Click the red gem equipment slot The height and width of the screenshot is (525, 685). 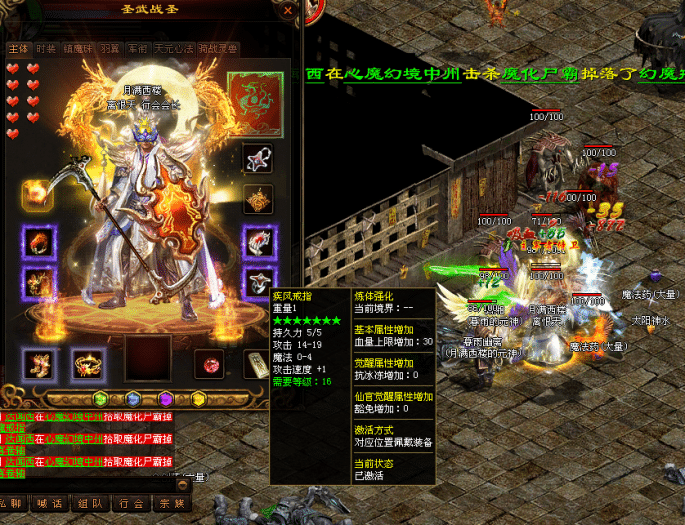point(210,362)
